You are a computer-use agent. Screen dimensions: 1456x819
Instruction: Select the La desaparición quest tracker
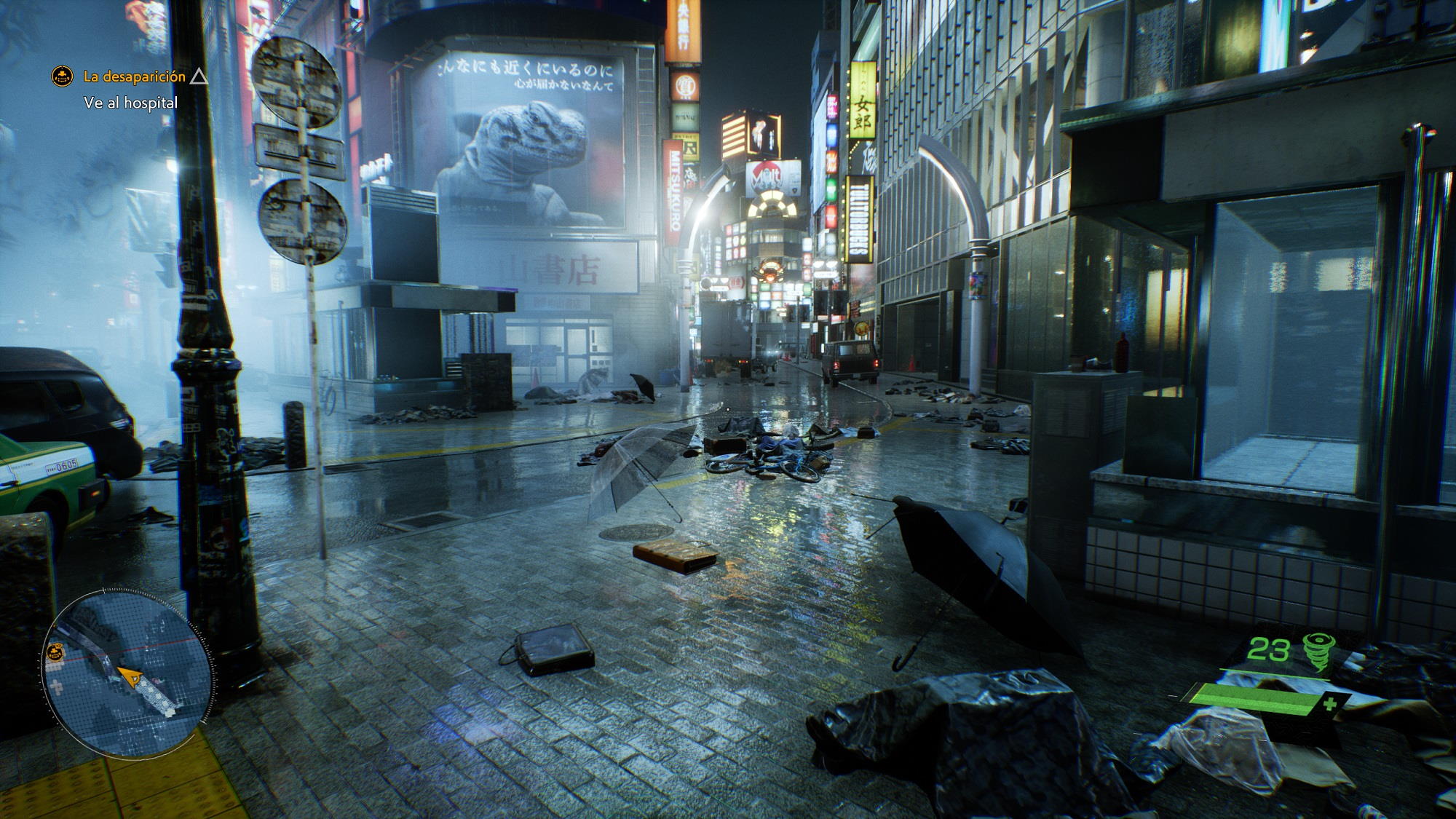(134, 76)
